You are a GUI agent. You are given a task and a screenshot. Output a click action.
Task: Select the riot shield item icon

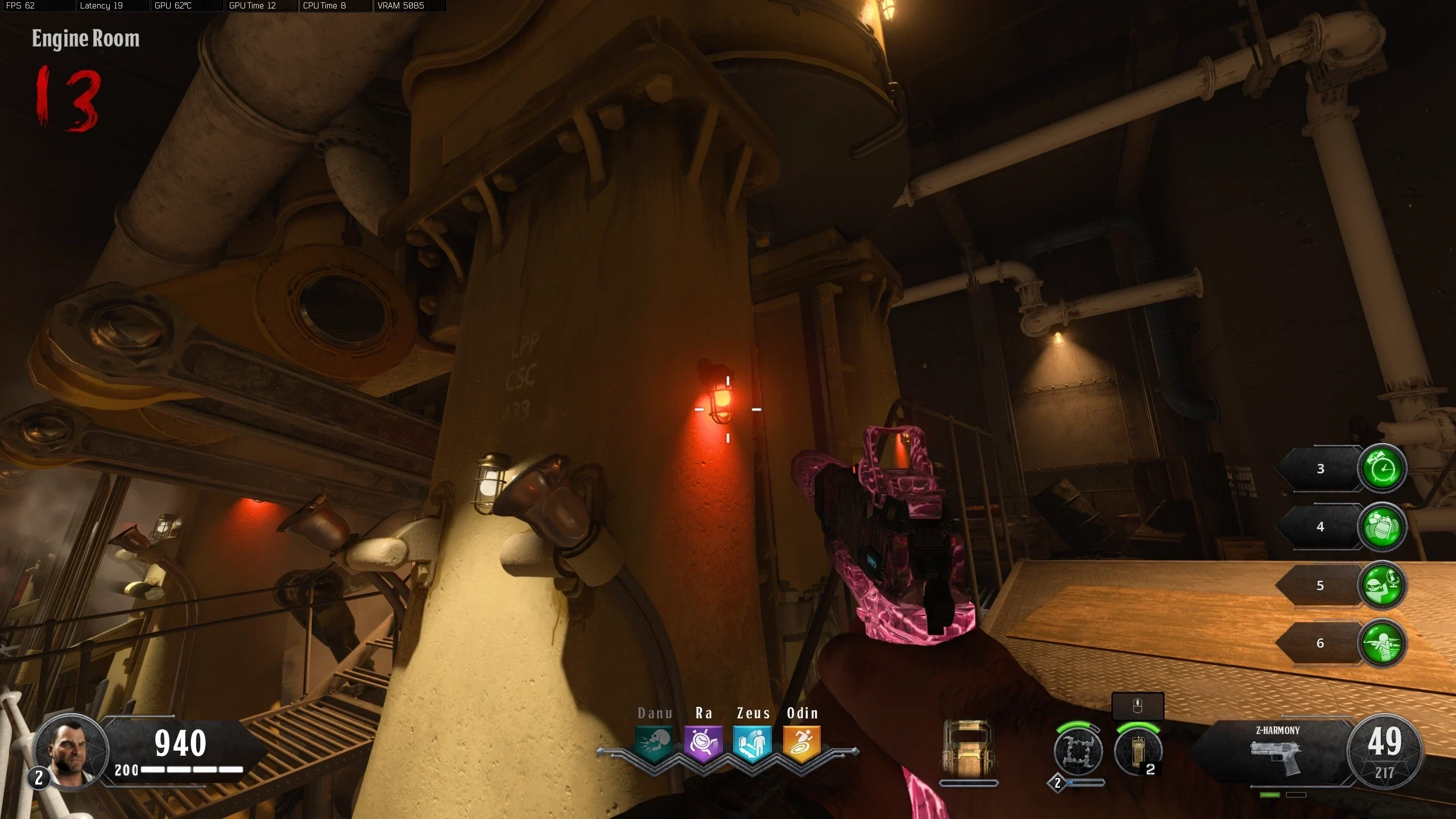968,750
